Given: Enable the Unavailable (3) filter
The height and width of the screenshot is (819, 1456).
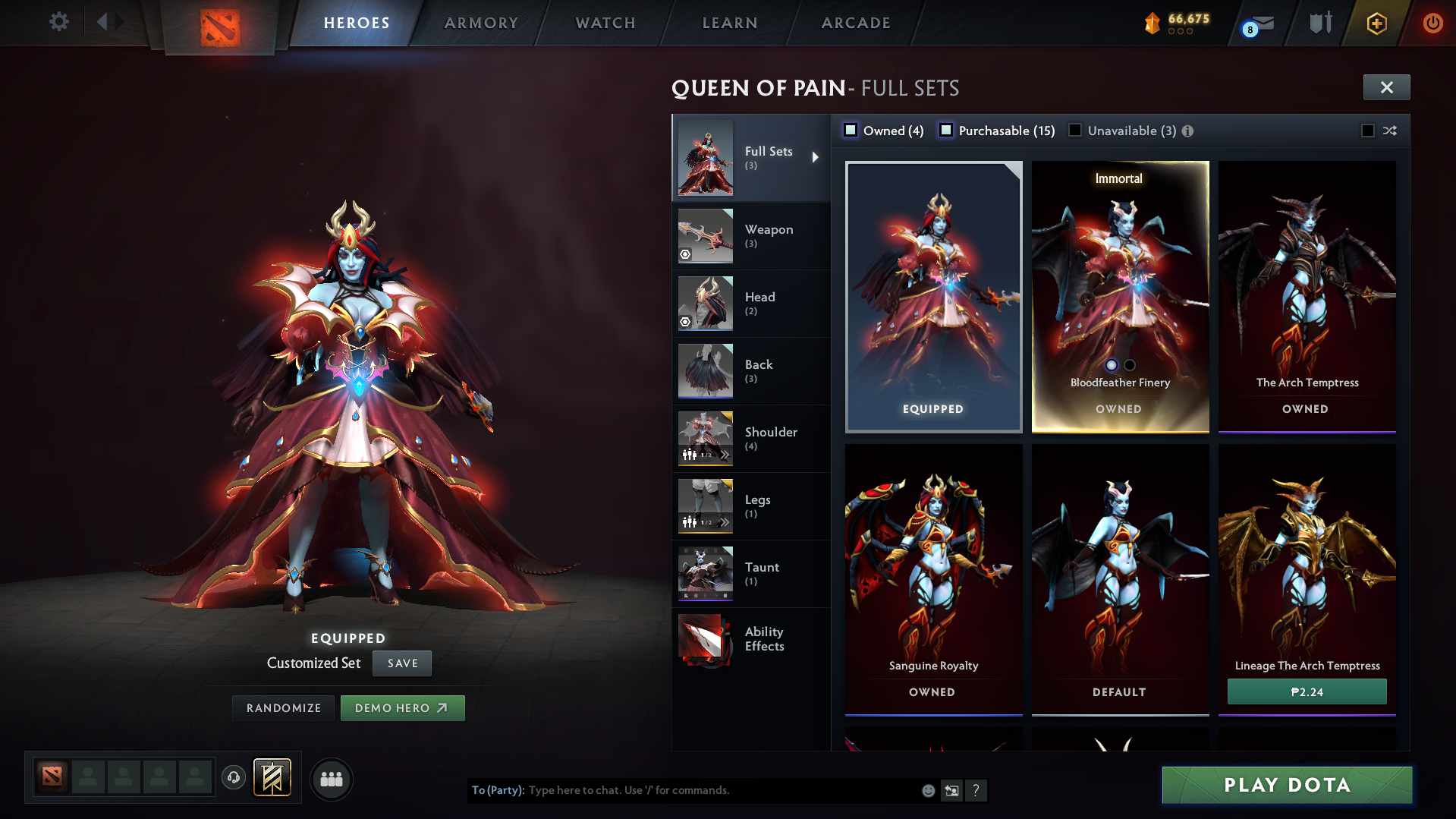Looking at the screenshot, I should pos(1075,130).
